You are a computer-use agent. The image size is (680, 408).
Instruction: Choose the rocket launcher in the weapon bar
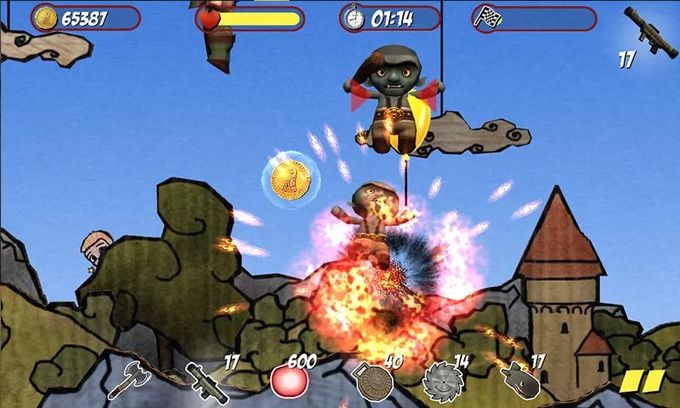pos(207,380)
